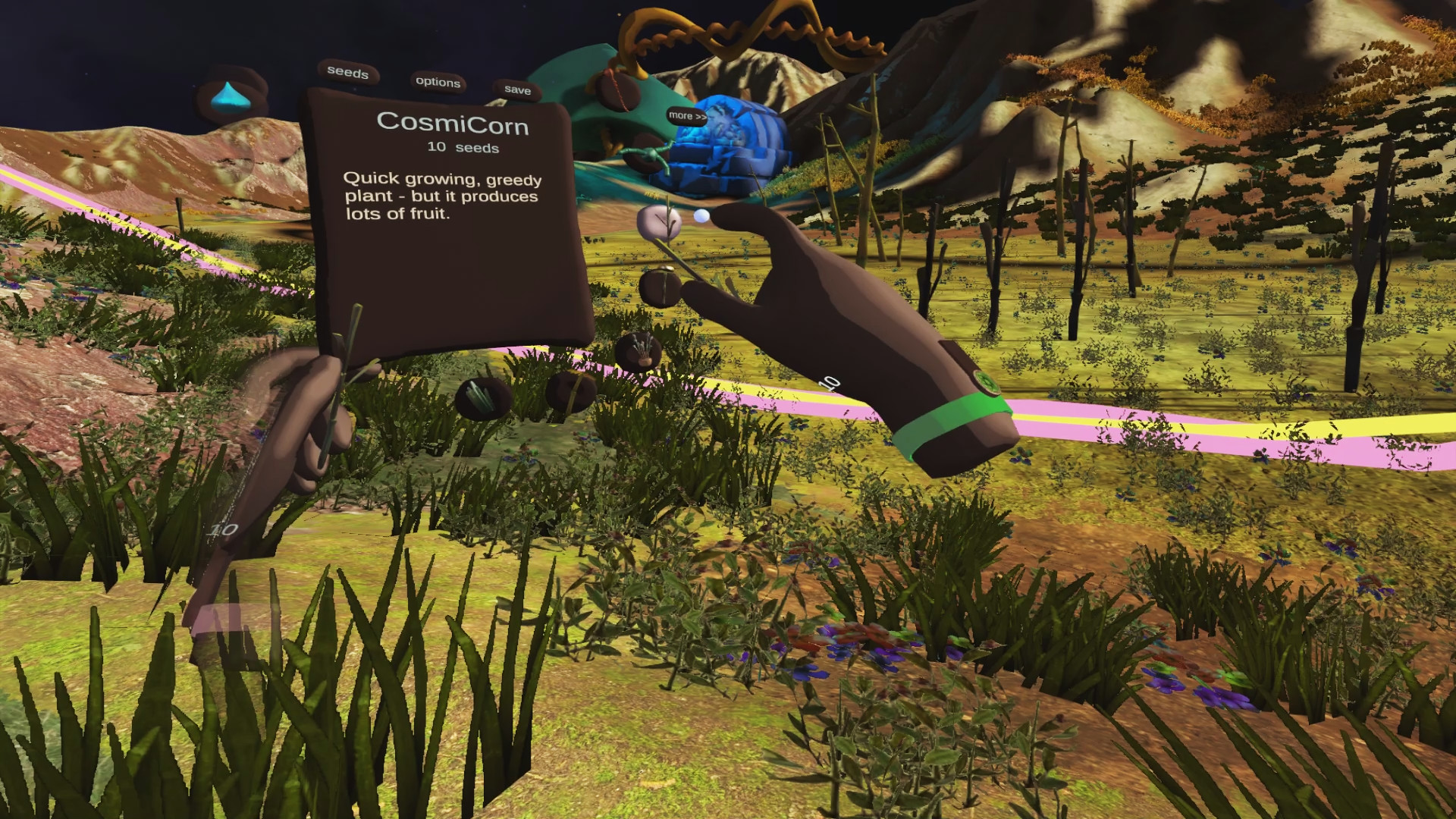Screen dimensions: 1456x819
Task: Pick the glowing white seed near the right hand
Action: click(x=701, y=215)
